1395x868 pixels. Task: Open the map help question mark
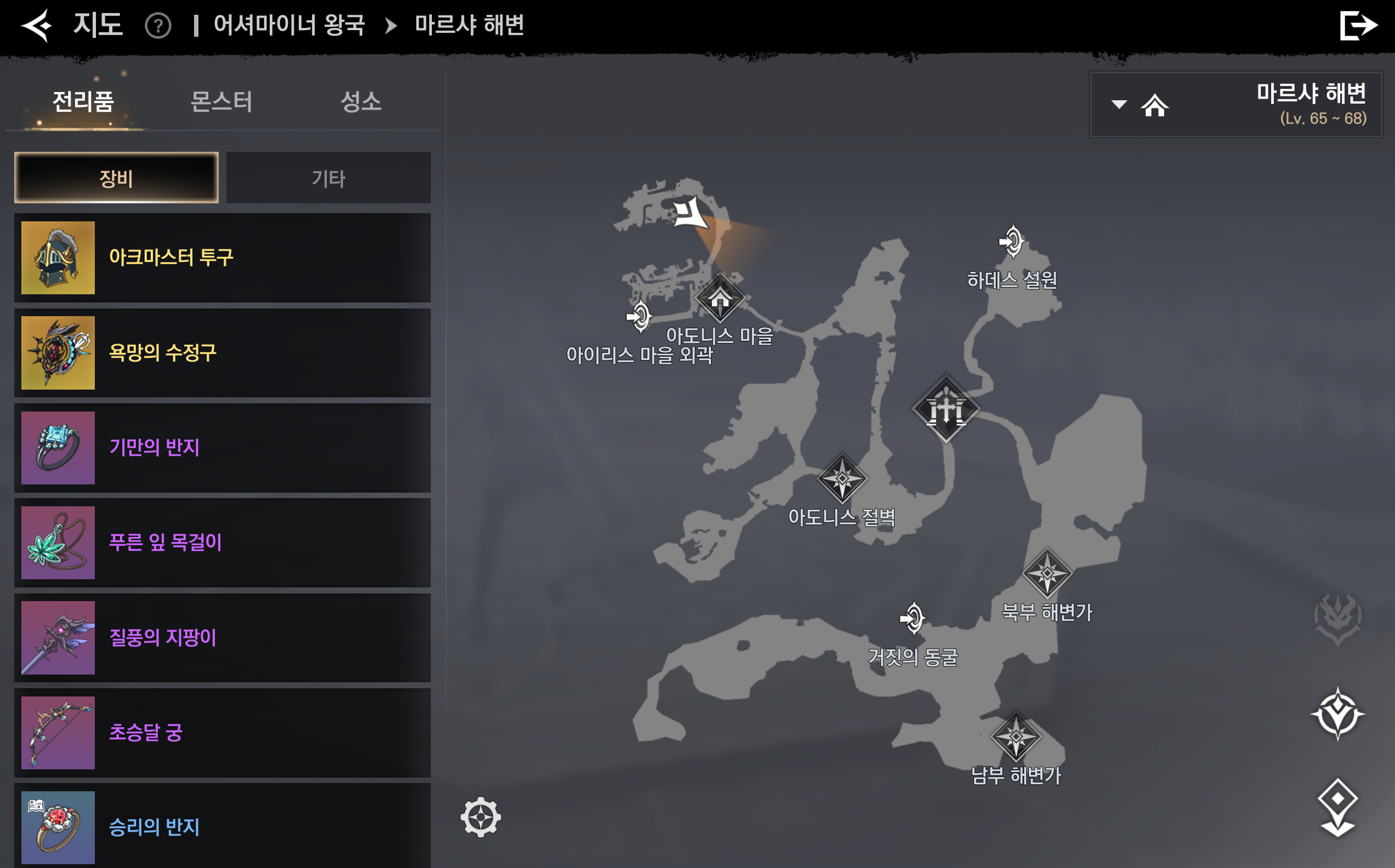point(158,26)
